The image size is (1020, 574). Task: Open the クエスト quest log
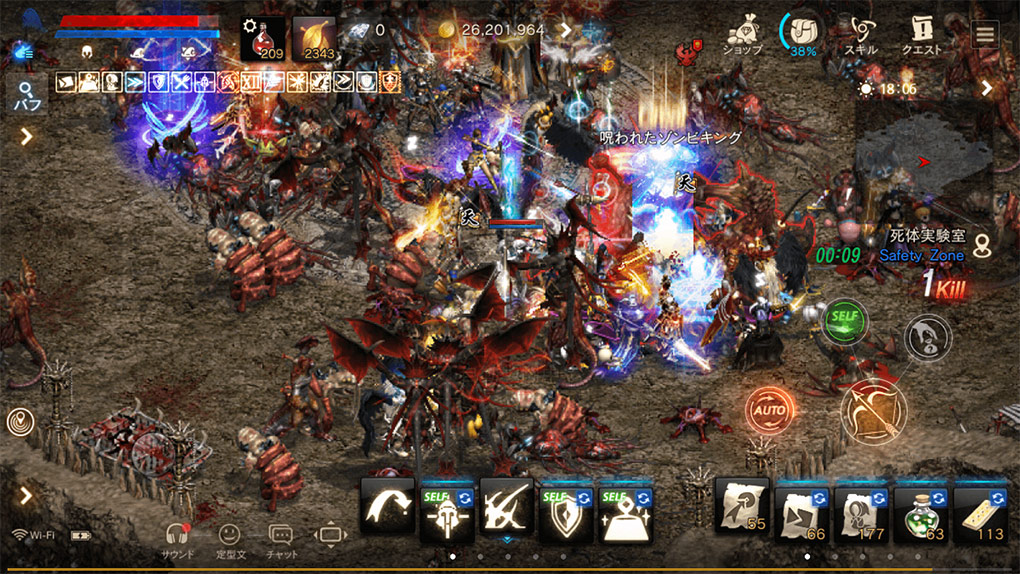pos(922,35)
